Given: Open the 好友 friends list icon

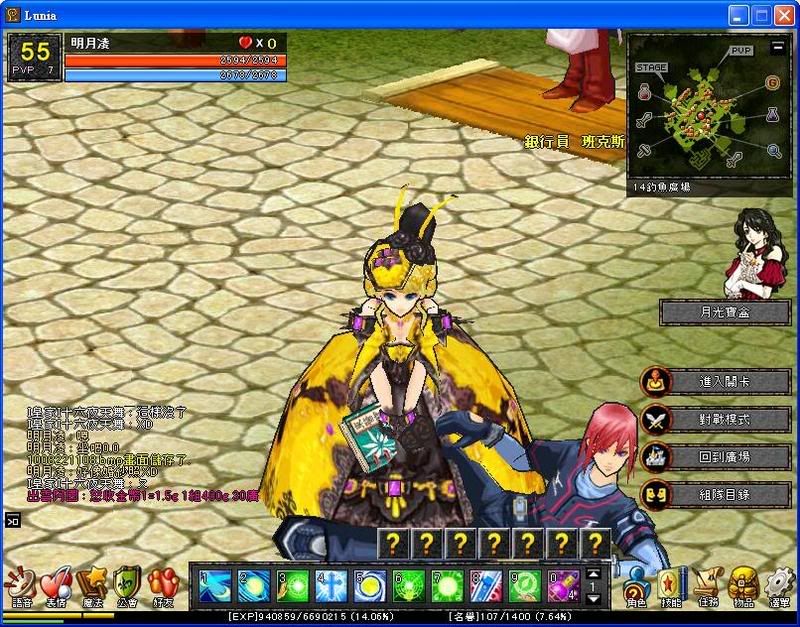Looking at the screenshot, I should pyautogui.click(x=162, y=584).
